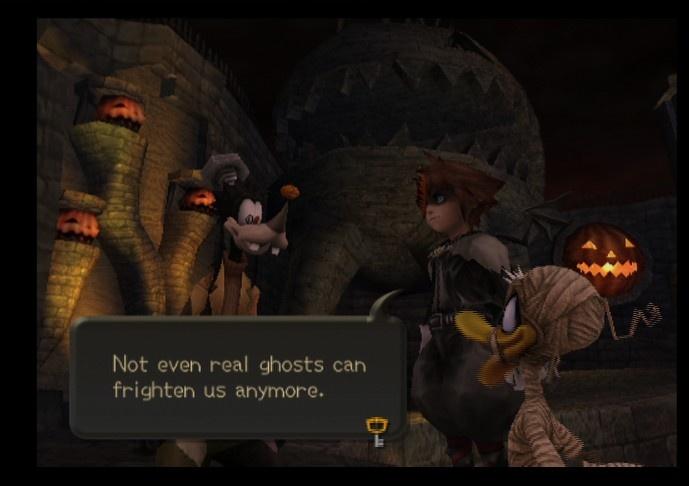Screen dimensions: 689x486
Task: Advance dialogue using the gold keyblade icon
Action: click(x=378, y=431)
